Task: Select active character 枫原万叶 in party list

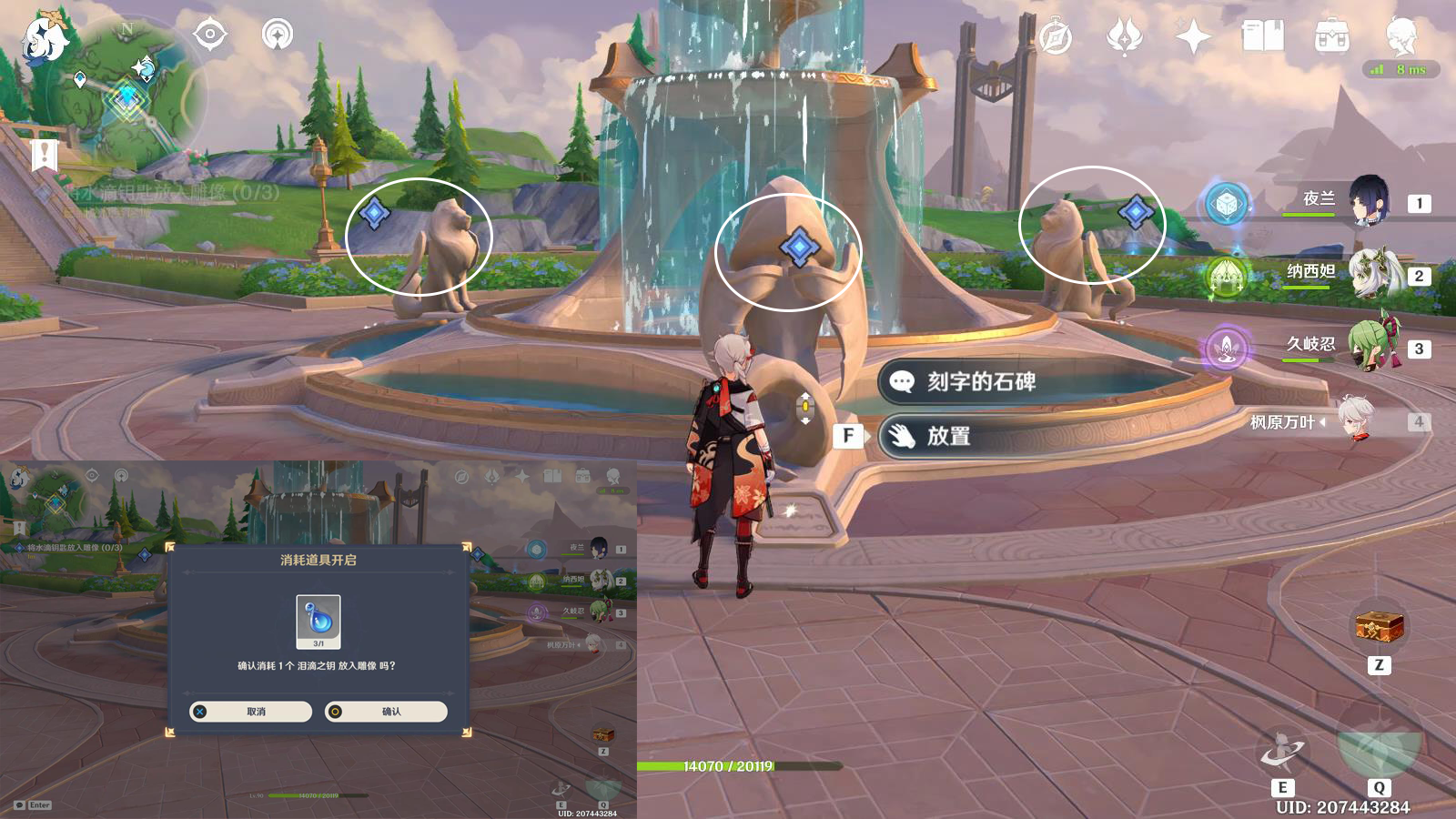Action: [1356, 421]
